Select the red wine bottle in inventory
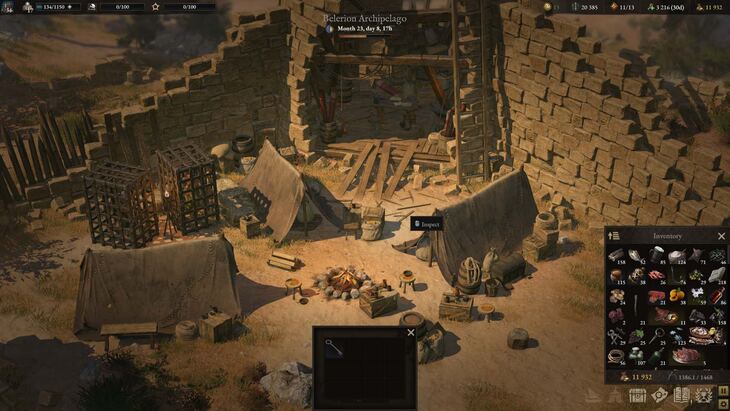 click(x=718, y=294)
